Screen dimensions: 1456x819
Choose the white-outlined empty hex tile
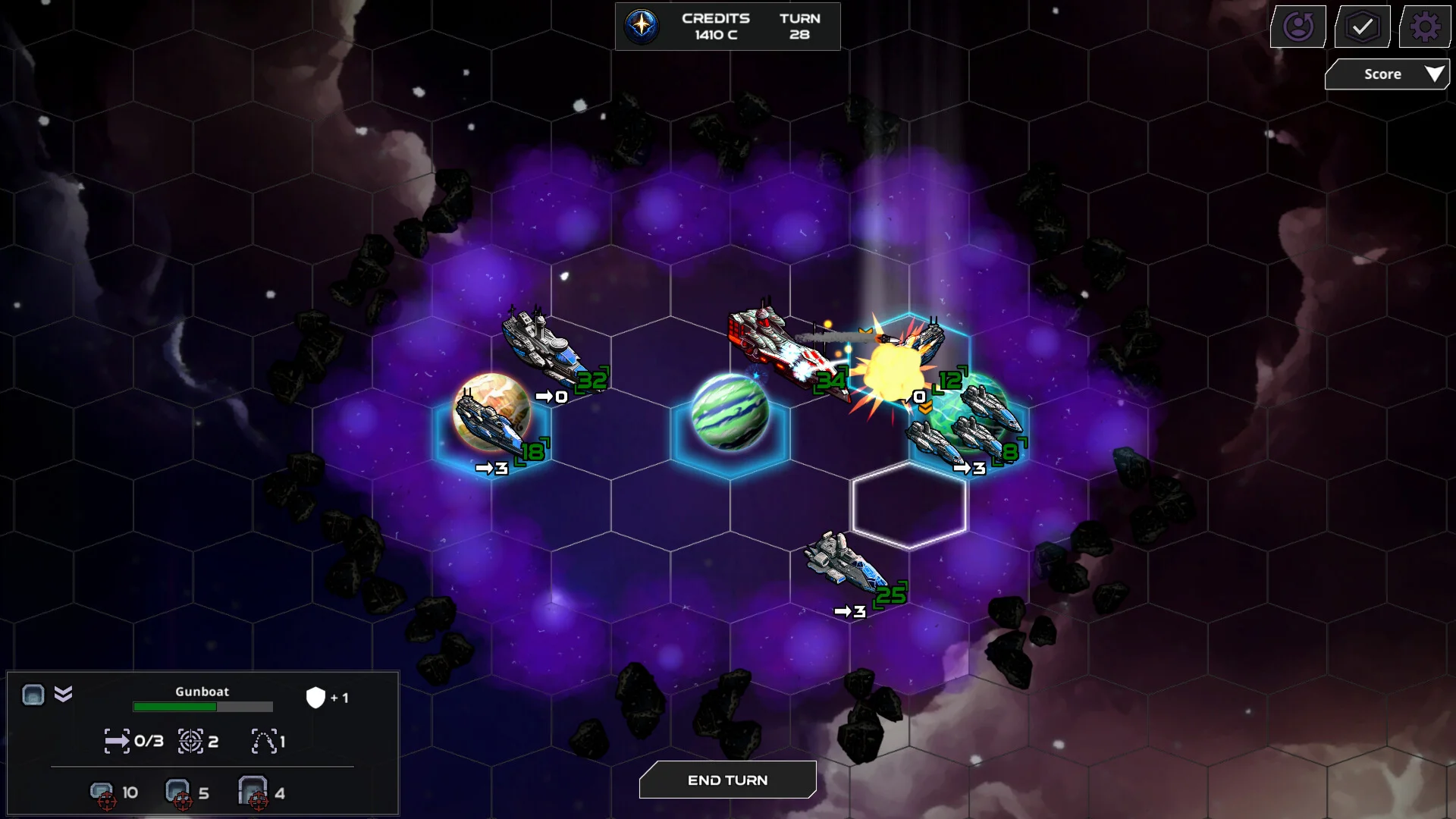pos(908,504)
